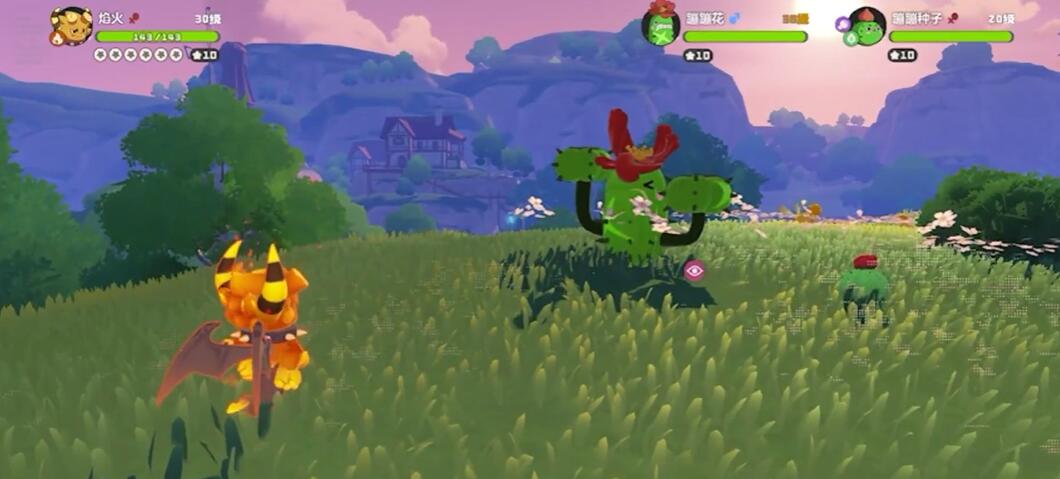The height and width of the screenshot is (479, 1060).
Task: Select the 蹦蹦种子 enemy portrait
Action: 867,26
